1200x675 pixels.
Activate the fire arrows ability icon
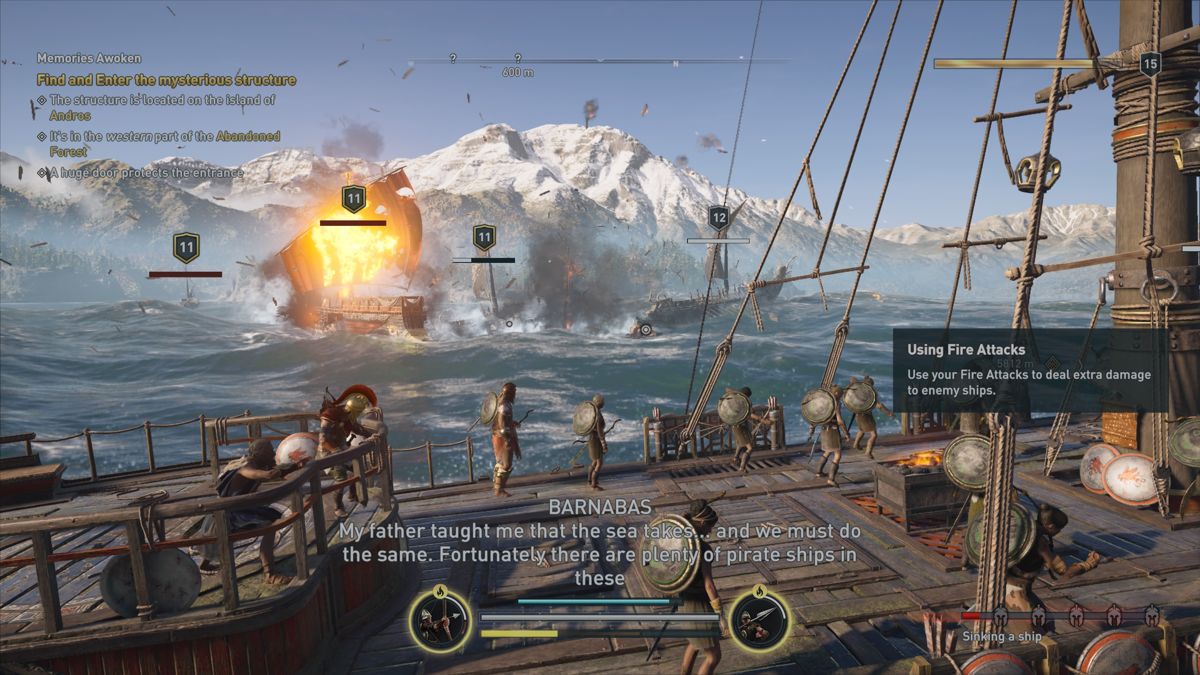click(x=440, y=619)
